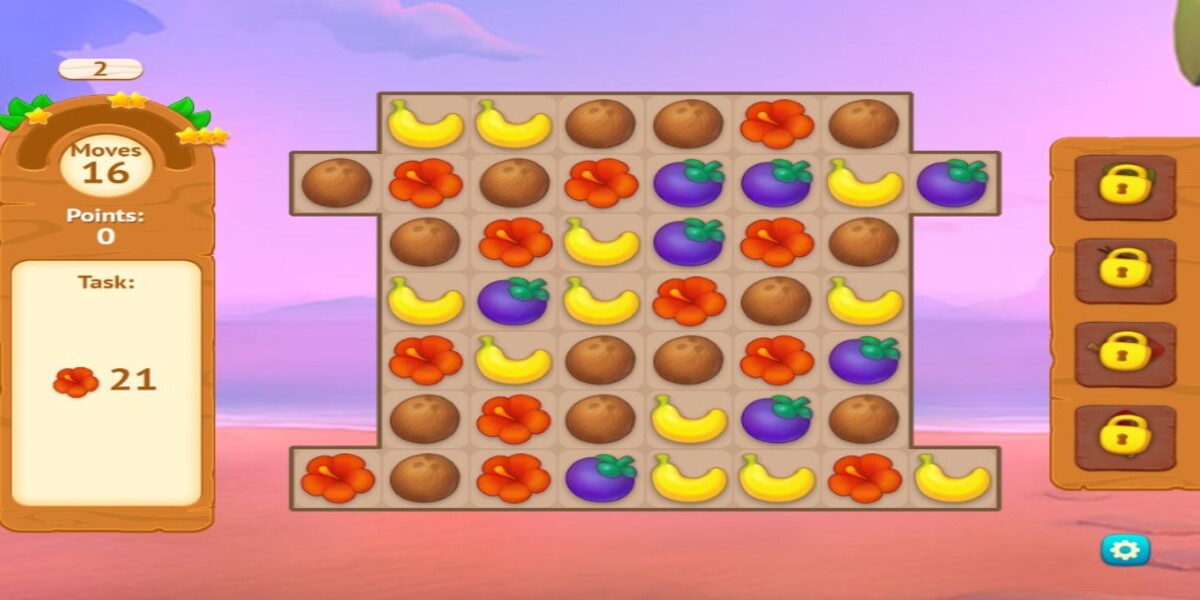Choose the plum tile in the board's right protruding cell

point(952,183)
